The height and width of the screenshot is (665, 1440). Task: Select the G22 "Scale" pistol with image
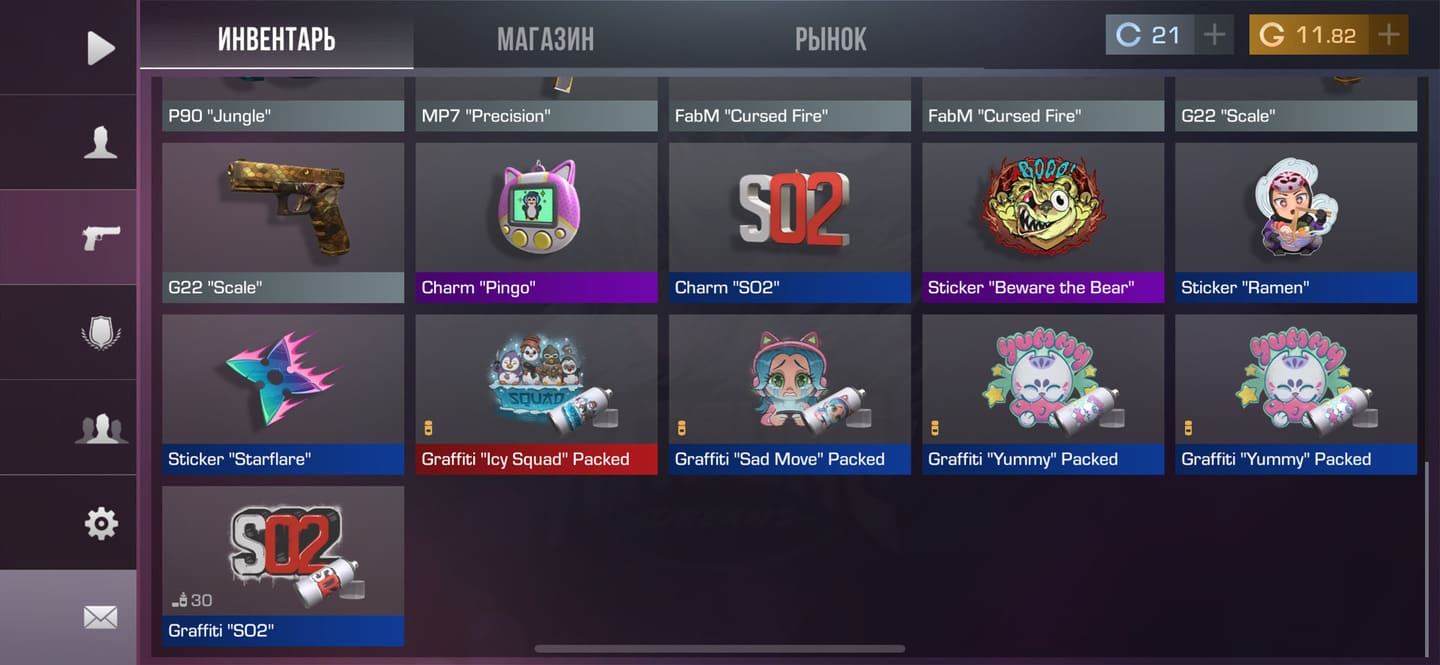pos(283,222)
